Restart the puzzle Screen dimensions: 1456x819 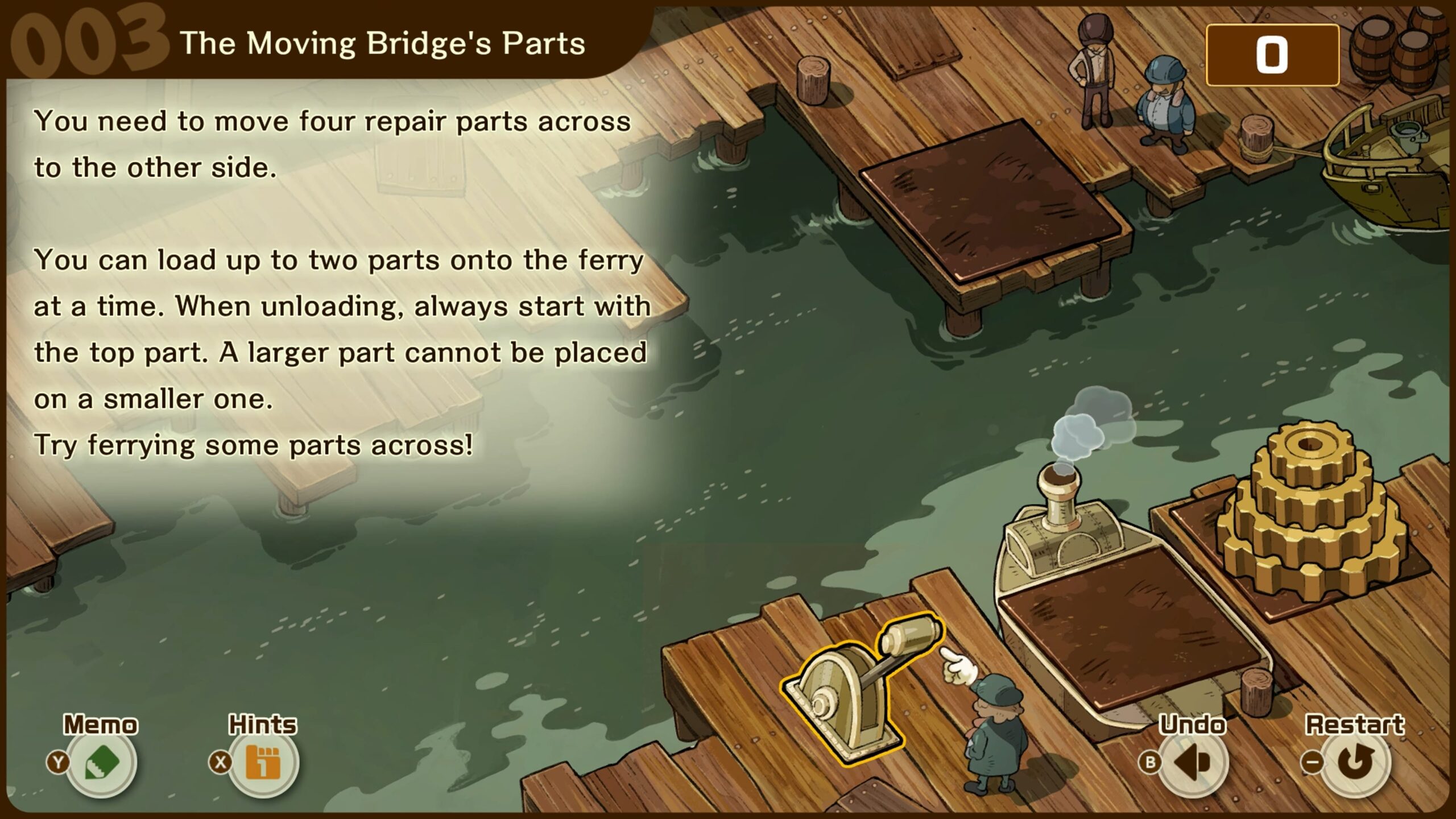pos(1355,763)
